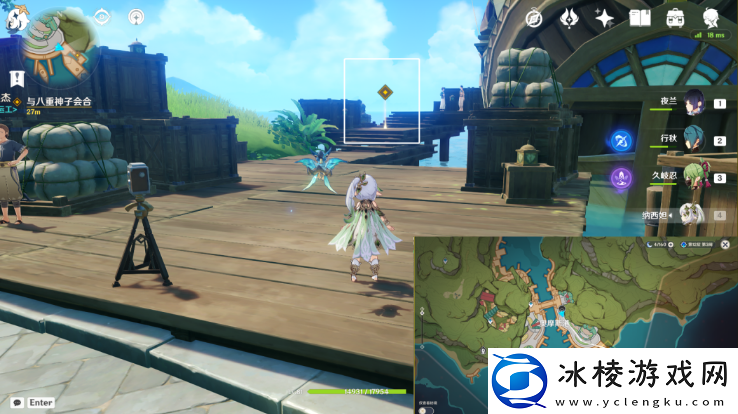Open the adventurer handbook book icon

tap(640, 18)
